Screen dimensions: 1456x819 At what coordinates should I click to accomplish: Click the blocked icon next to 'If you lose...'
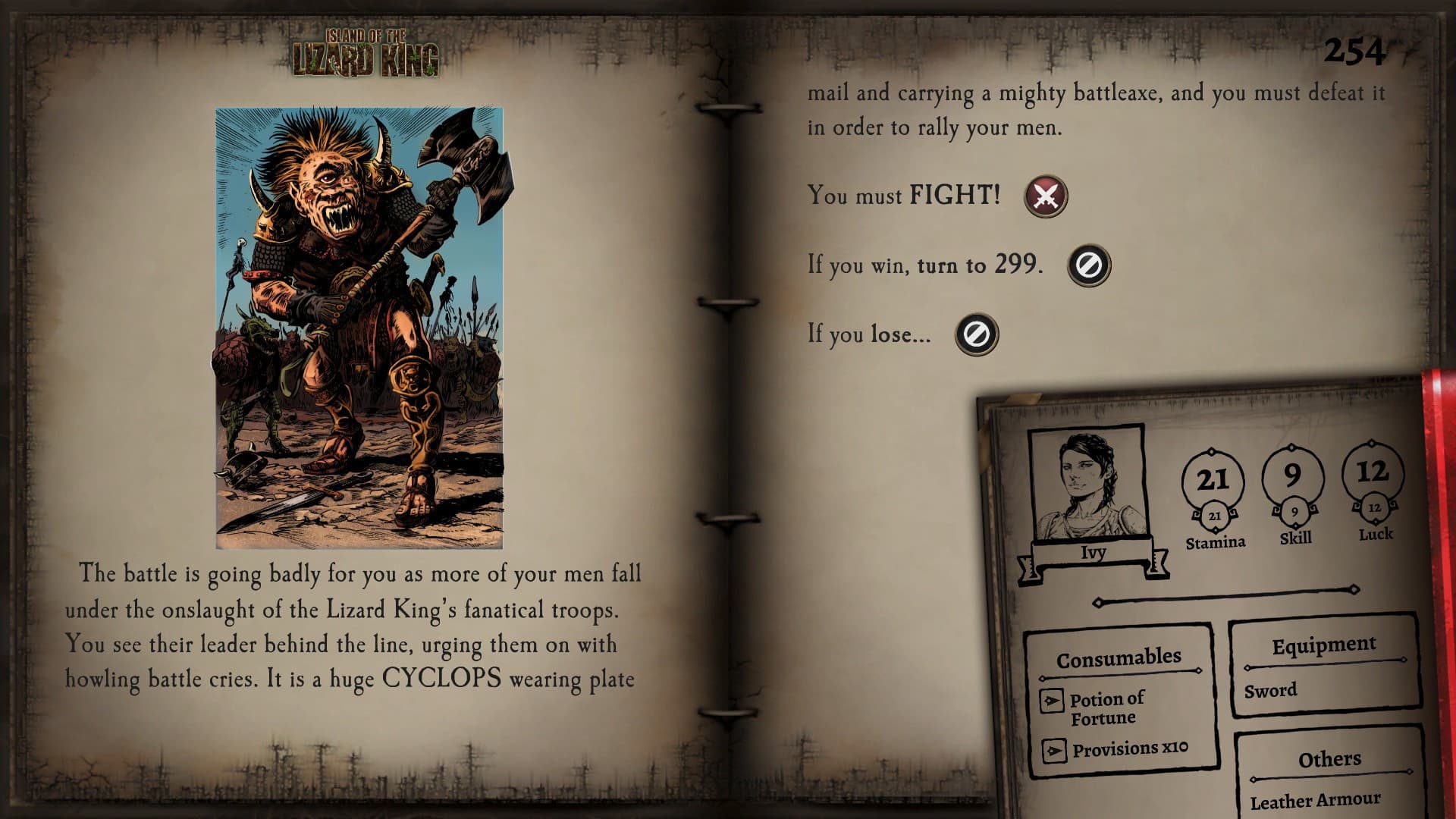(x=976, y=334)
